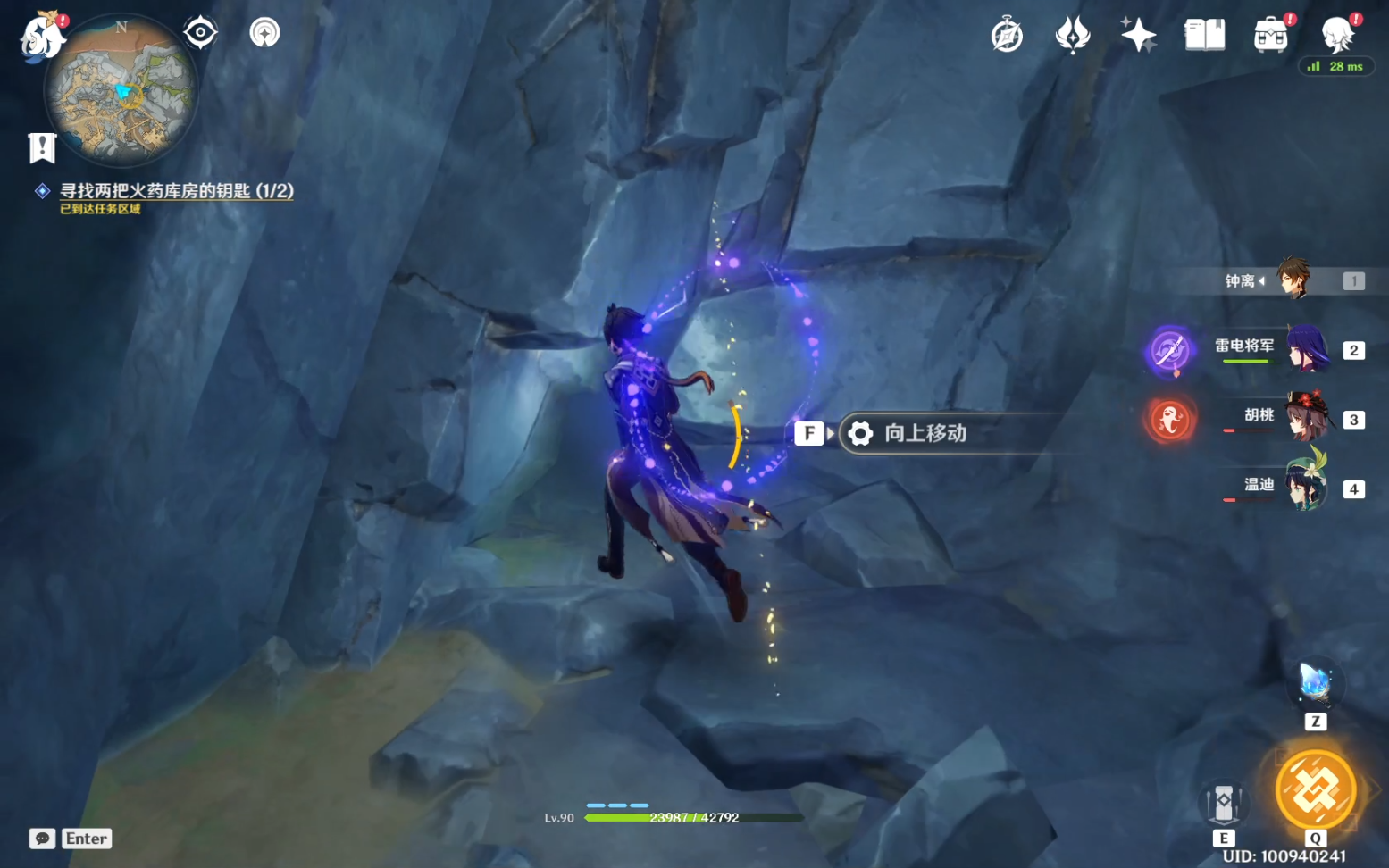The image size is (1389, 868).
Task: Click the quest navigation target icon
Action: [x=201, y=33]
